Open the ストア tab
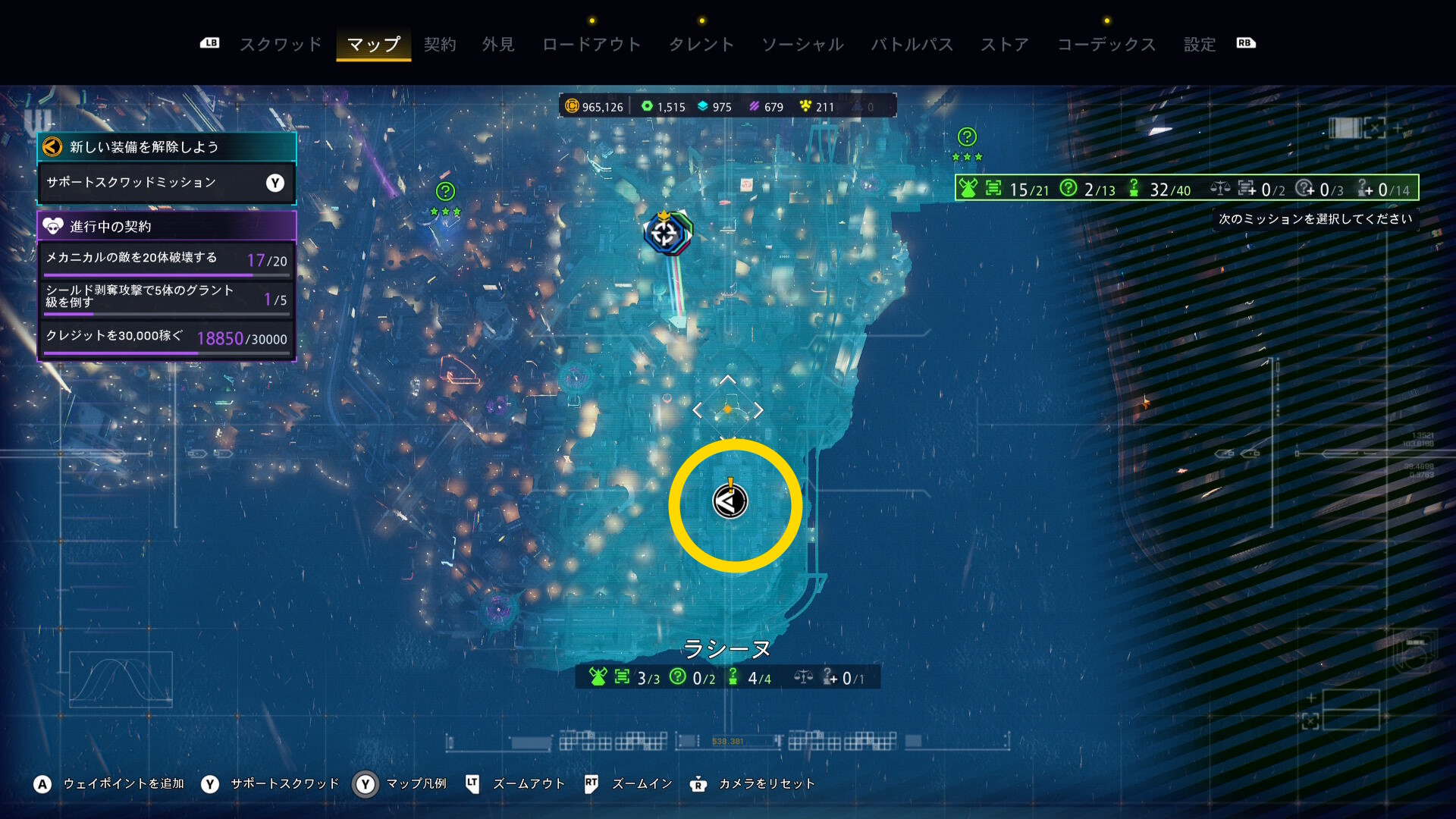 (x=1005, y=45)
